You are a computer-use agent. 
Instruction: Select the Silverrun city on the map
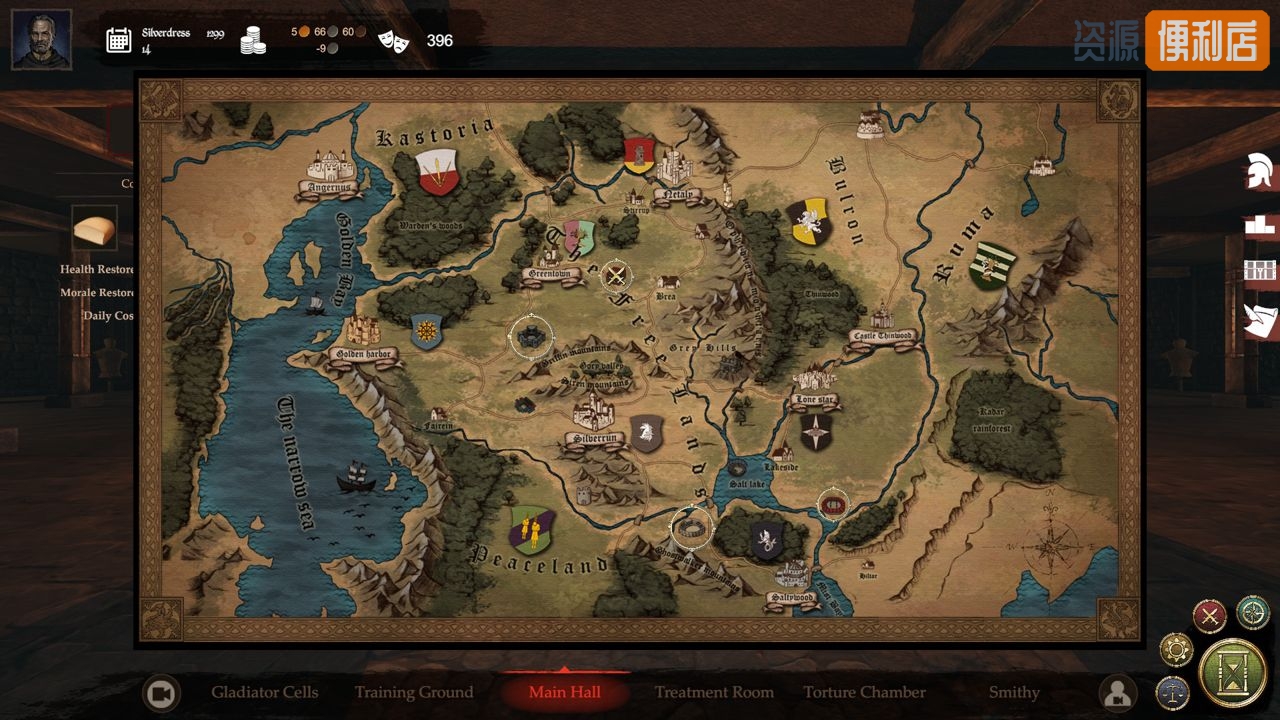tap(595, 420)
